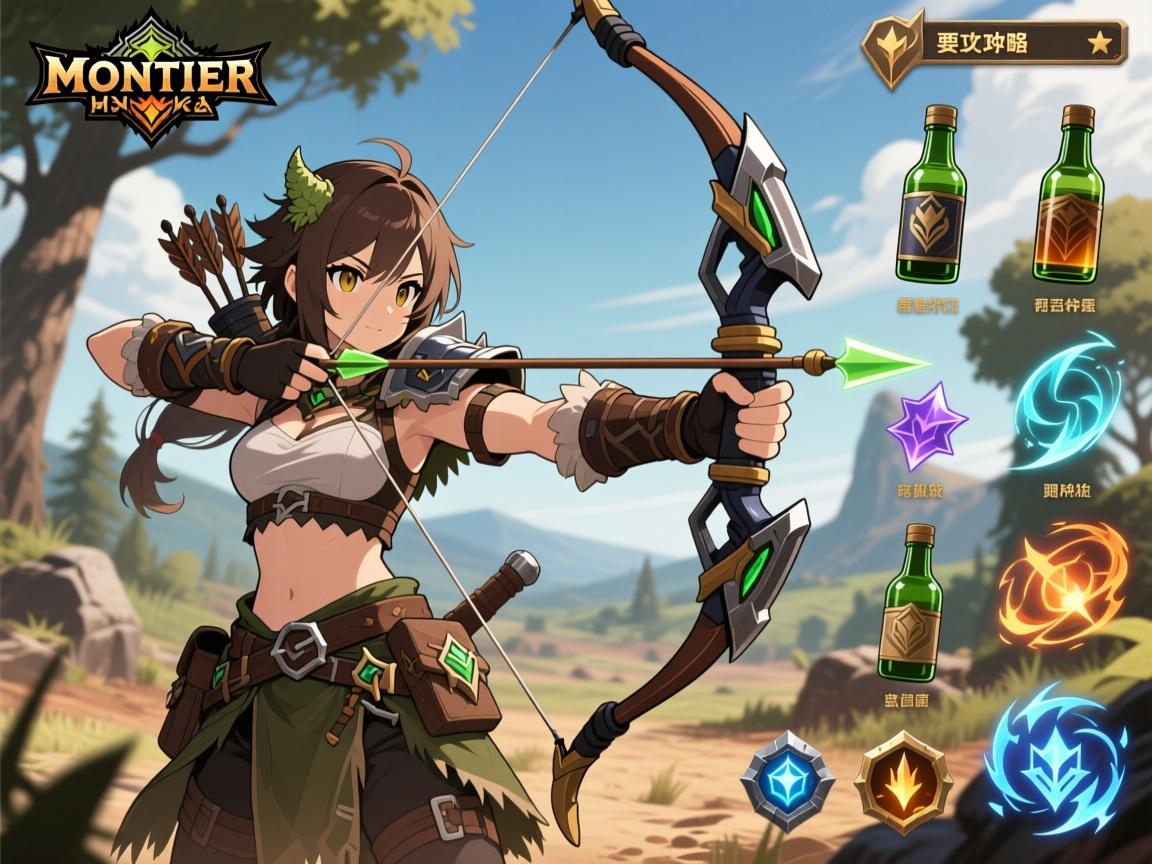
Task: Select the bottle with amber orange label
Action: pyautogui.click(x=1070, y=195)
